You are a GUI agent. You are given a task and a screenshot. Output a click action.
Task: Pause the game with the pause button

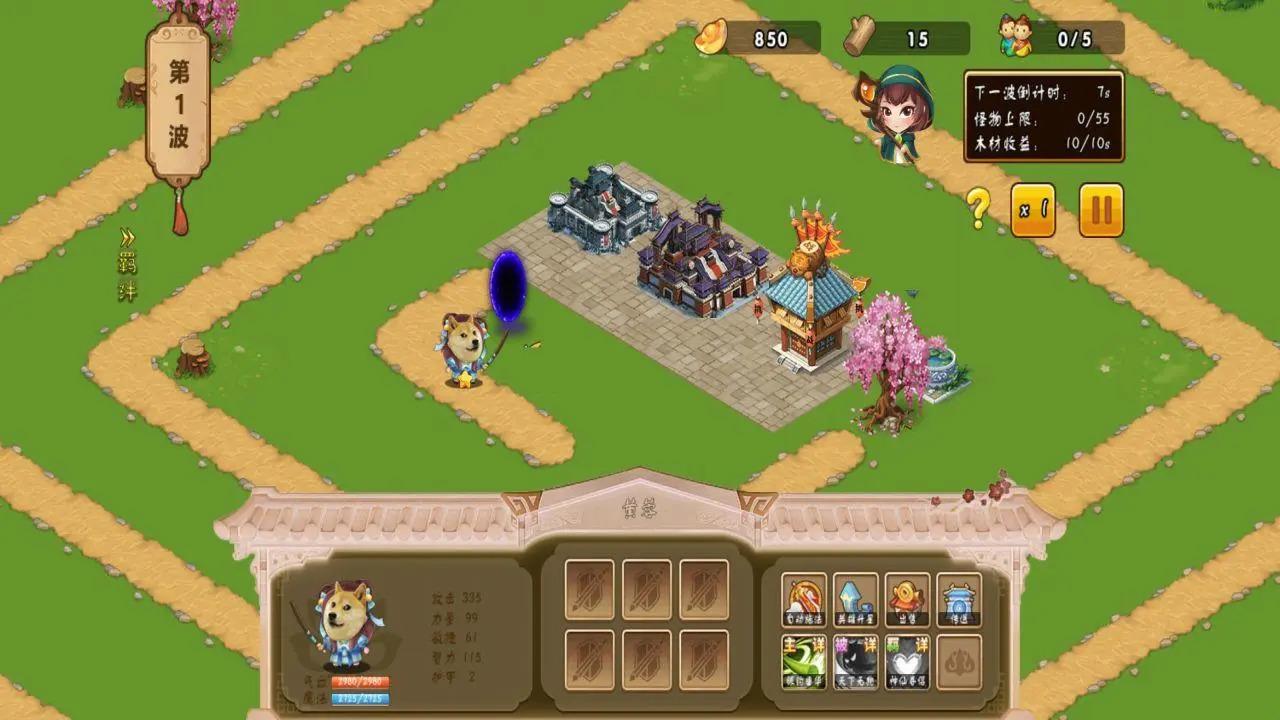click(x=1101, y=210)
